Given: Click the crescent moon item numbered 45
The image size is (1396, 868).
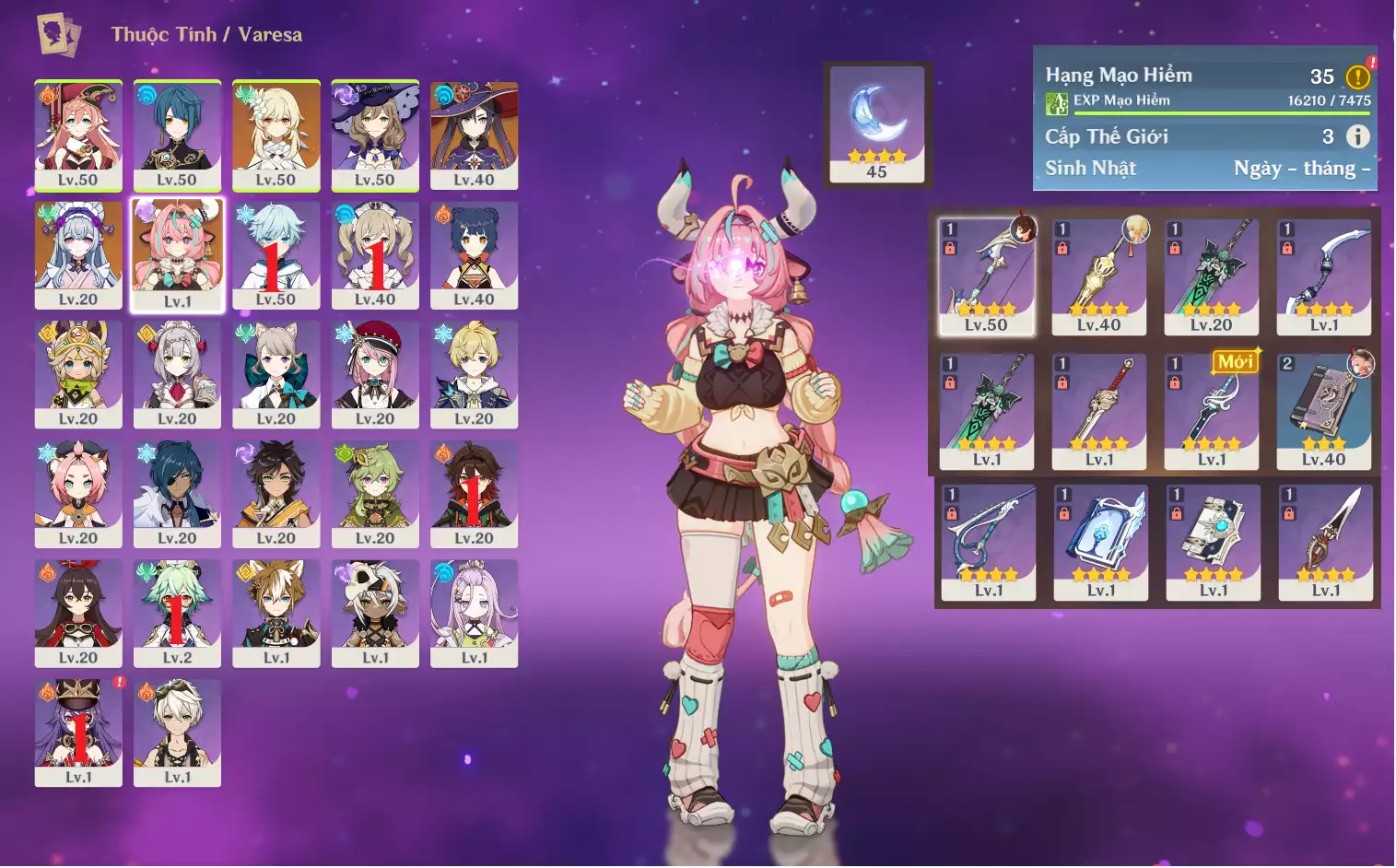Looking at the screenshot, I should click(876, 123).
